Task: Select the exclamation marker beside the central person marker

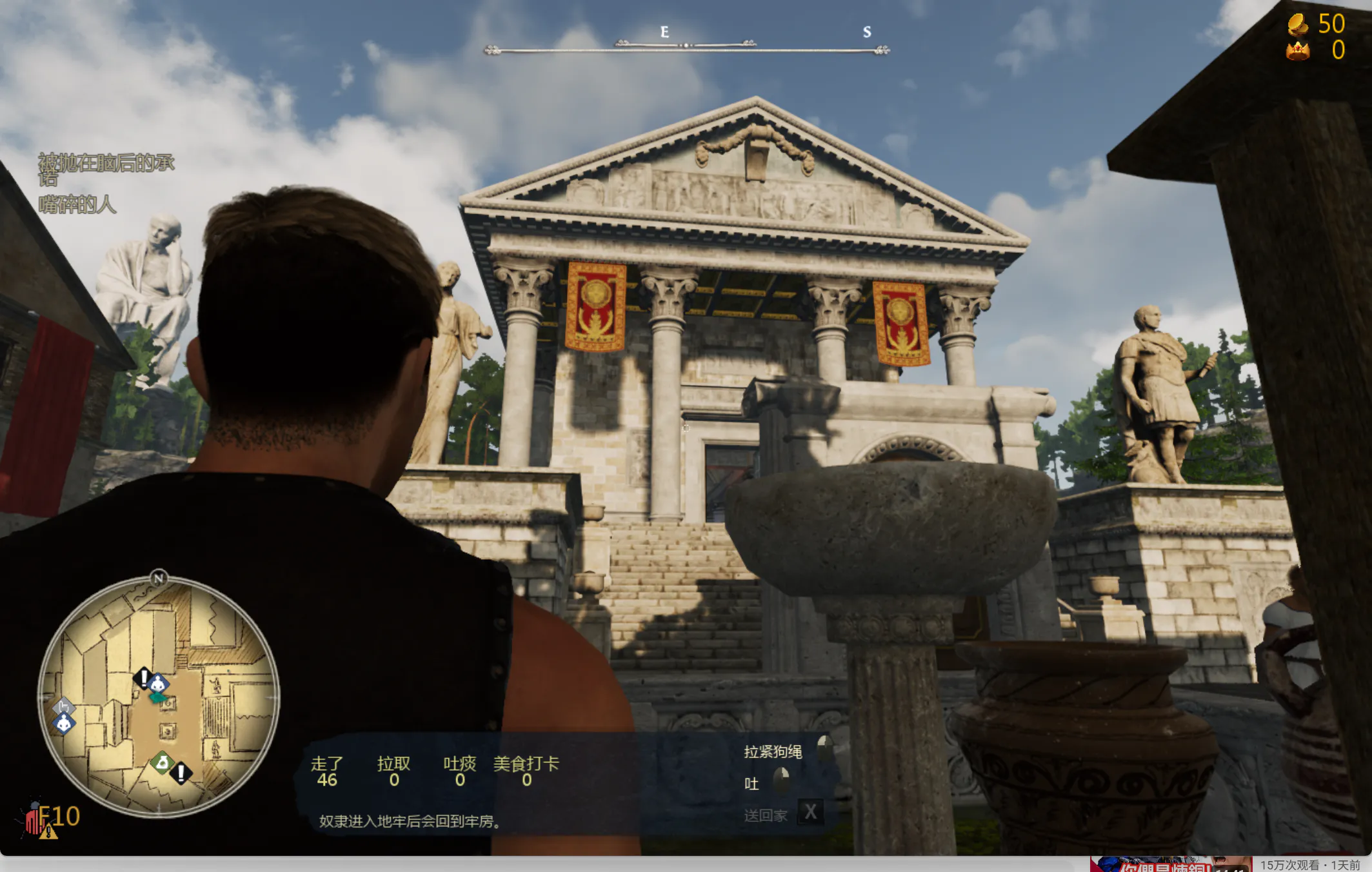Action: [143, 678]
